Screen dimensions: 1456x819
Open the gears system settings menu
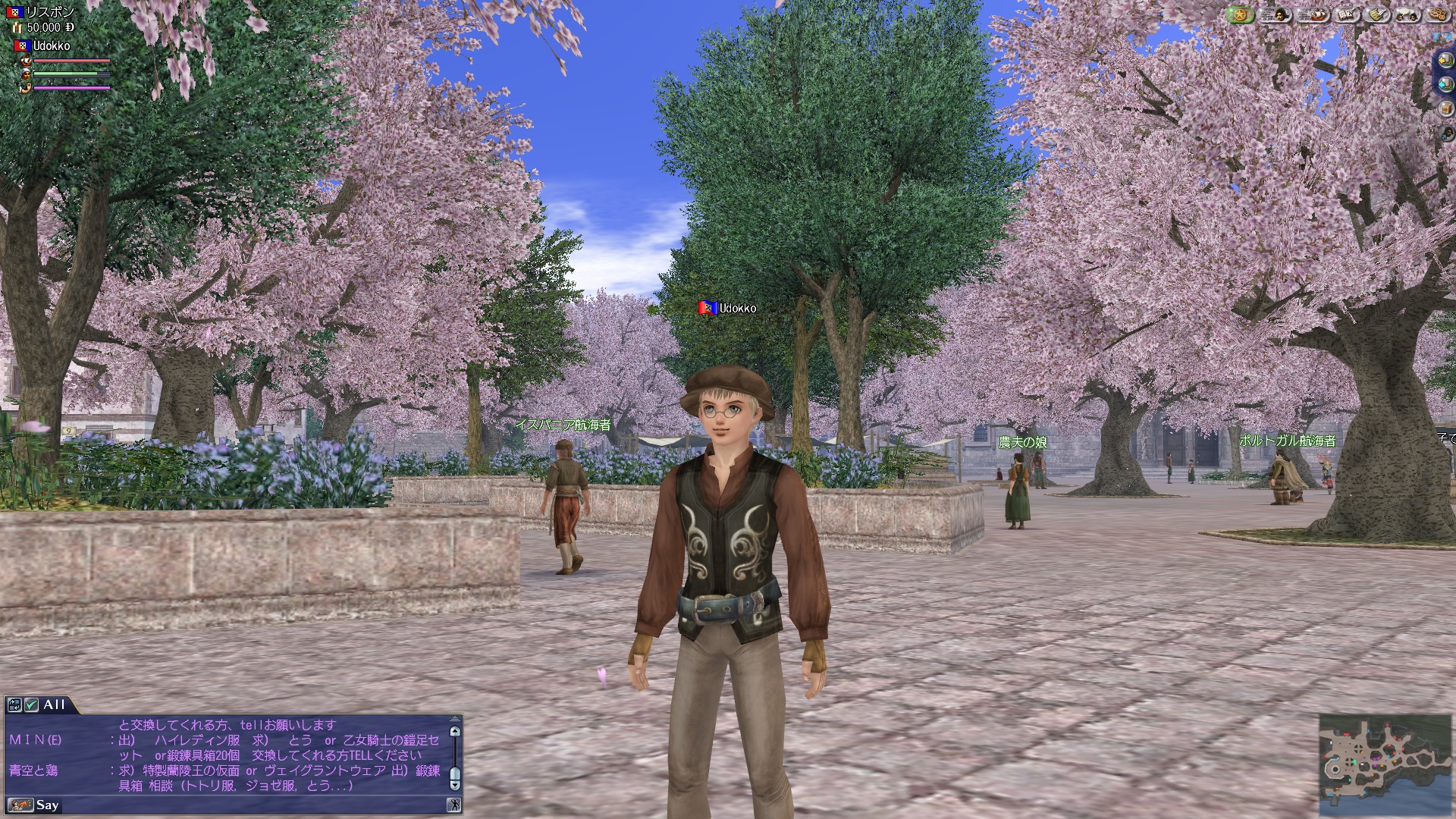[x=1439, y=14]
